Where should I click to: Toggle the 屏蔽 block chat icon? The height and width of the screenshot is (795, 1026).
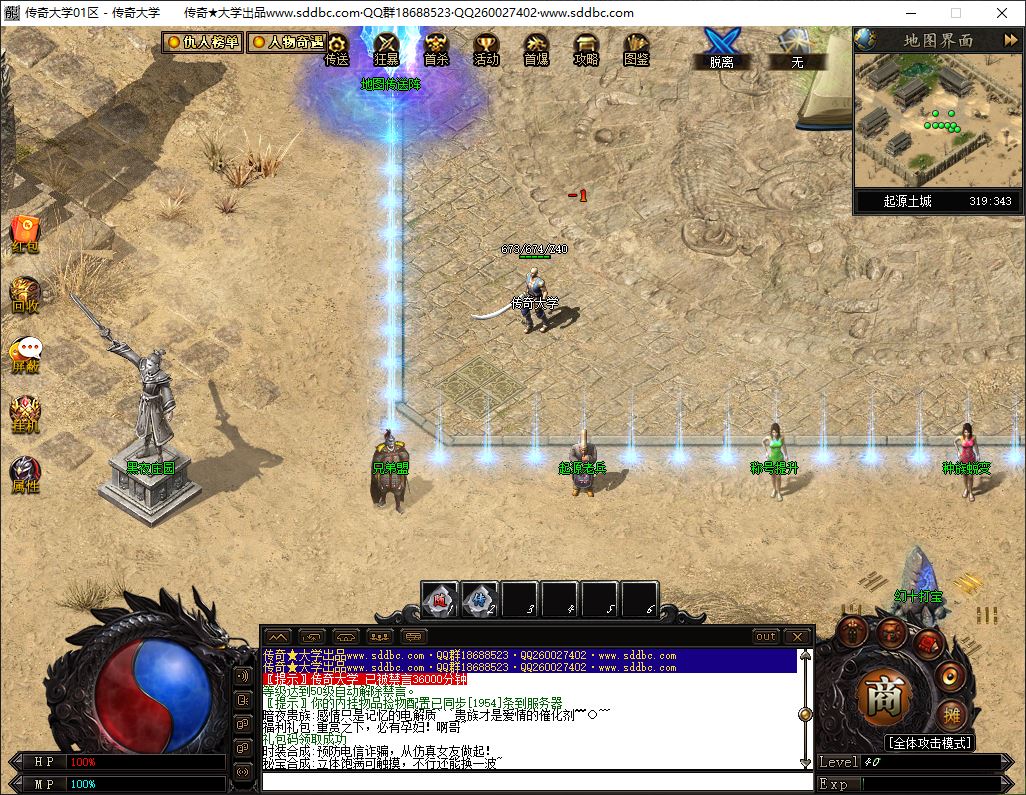click(26, 353)
